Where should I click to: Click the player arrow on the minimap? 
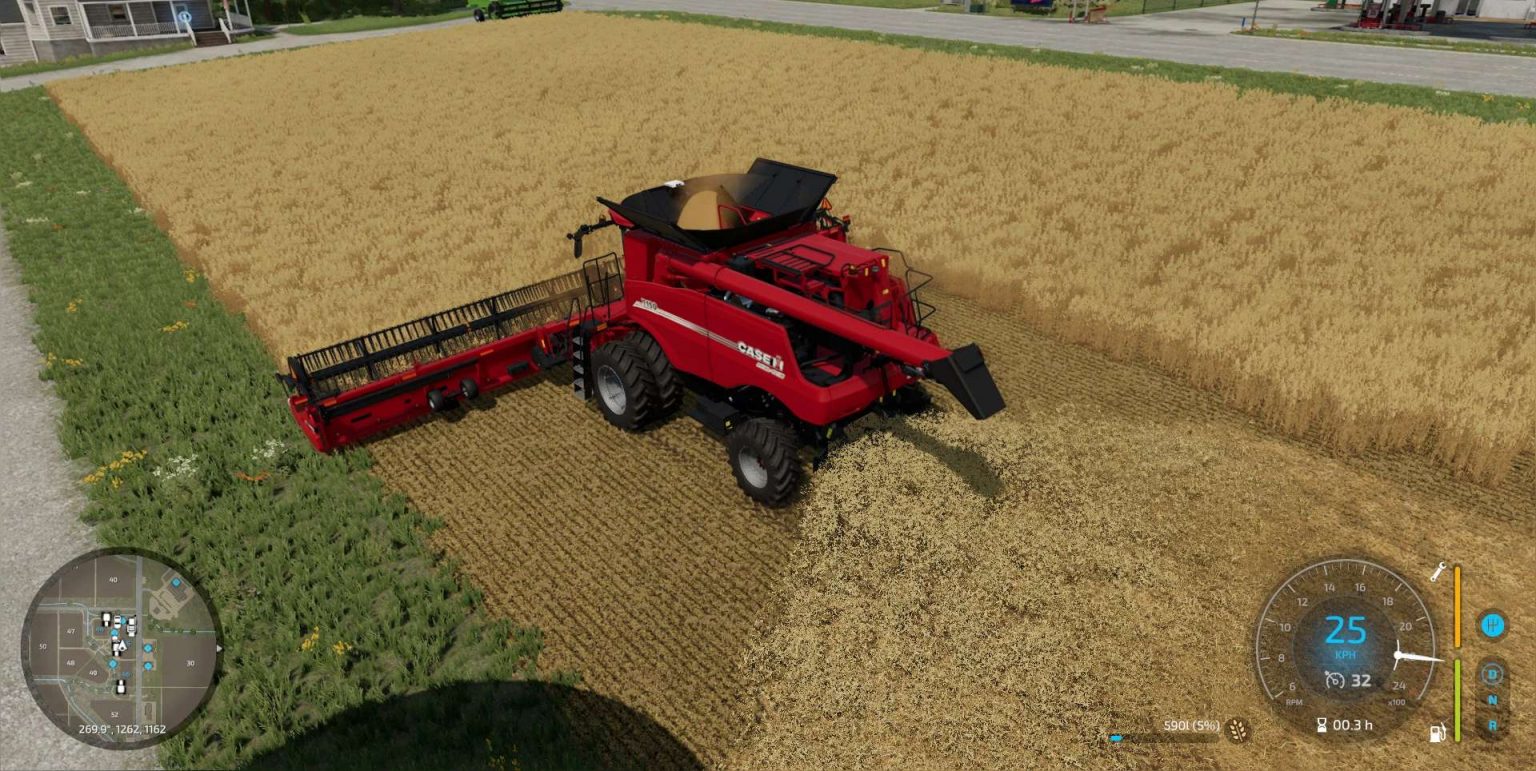[122, 646]
